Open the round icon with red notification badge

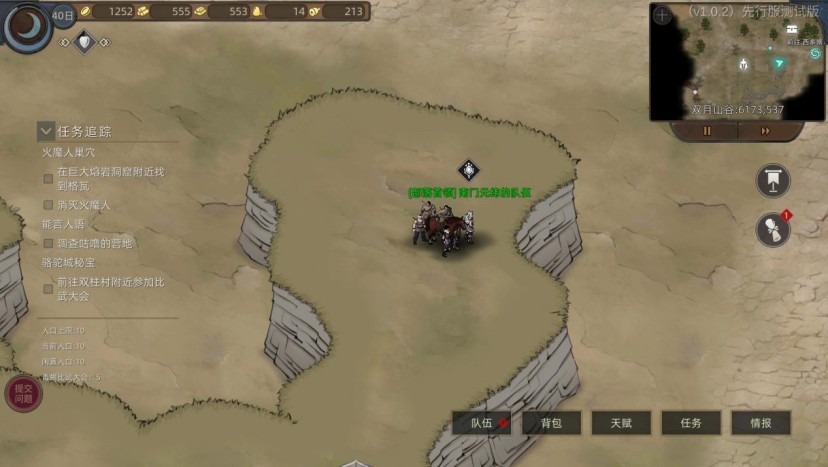772,229
